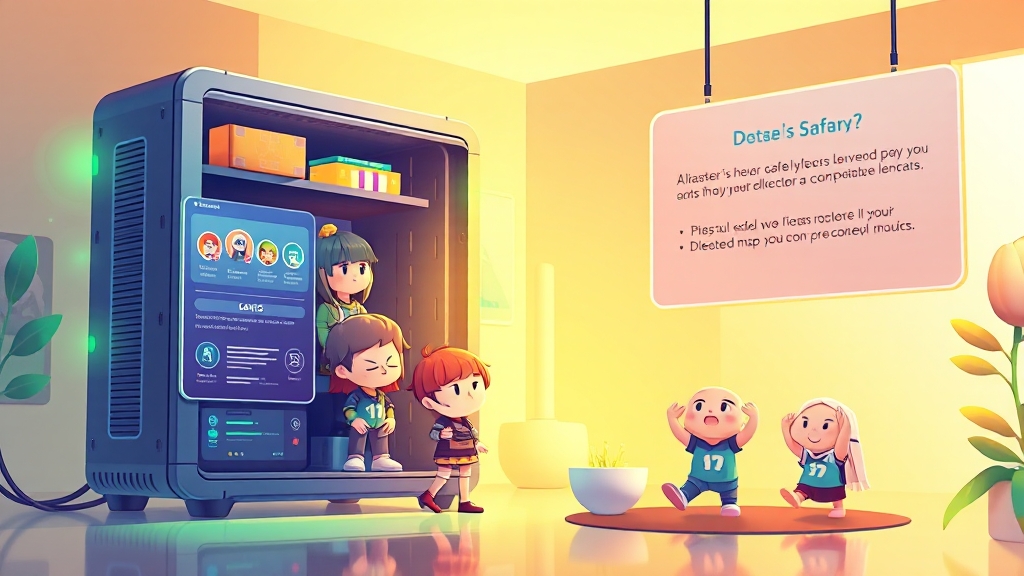Open the round icon at panel's lower left
Viewport: 1024px width, 576px height.
(x=207, y=354)
